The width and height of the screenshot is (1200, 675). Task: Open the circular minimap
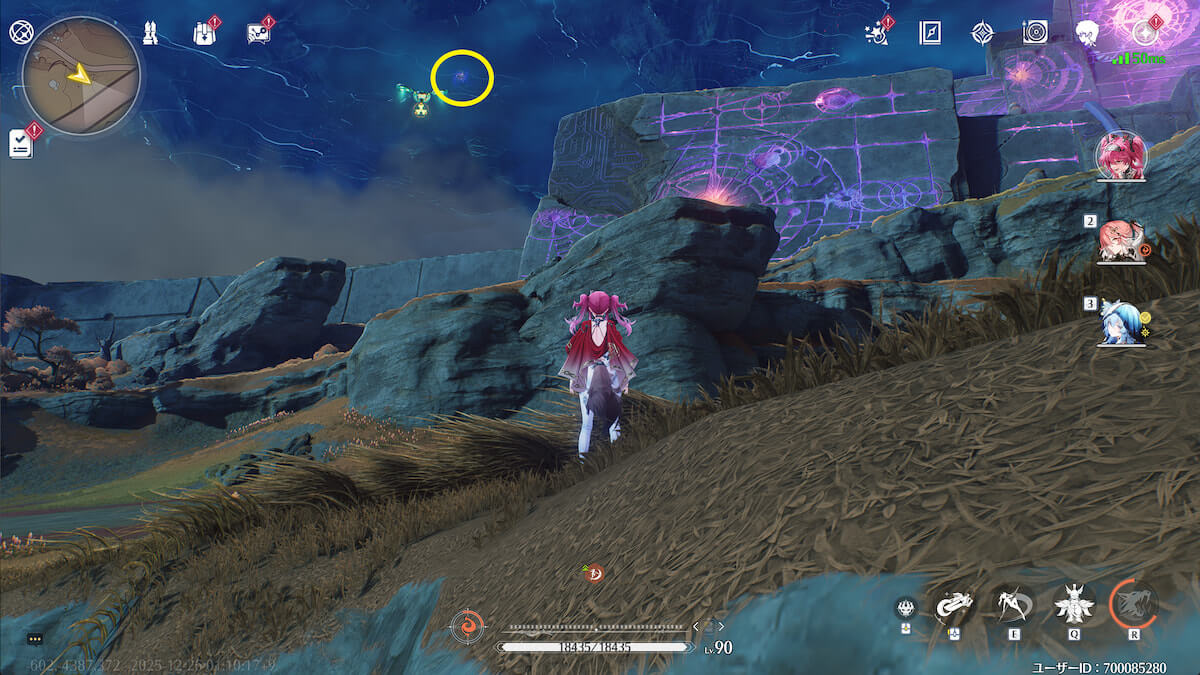[80, 76]
